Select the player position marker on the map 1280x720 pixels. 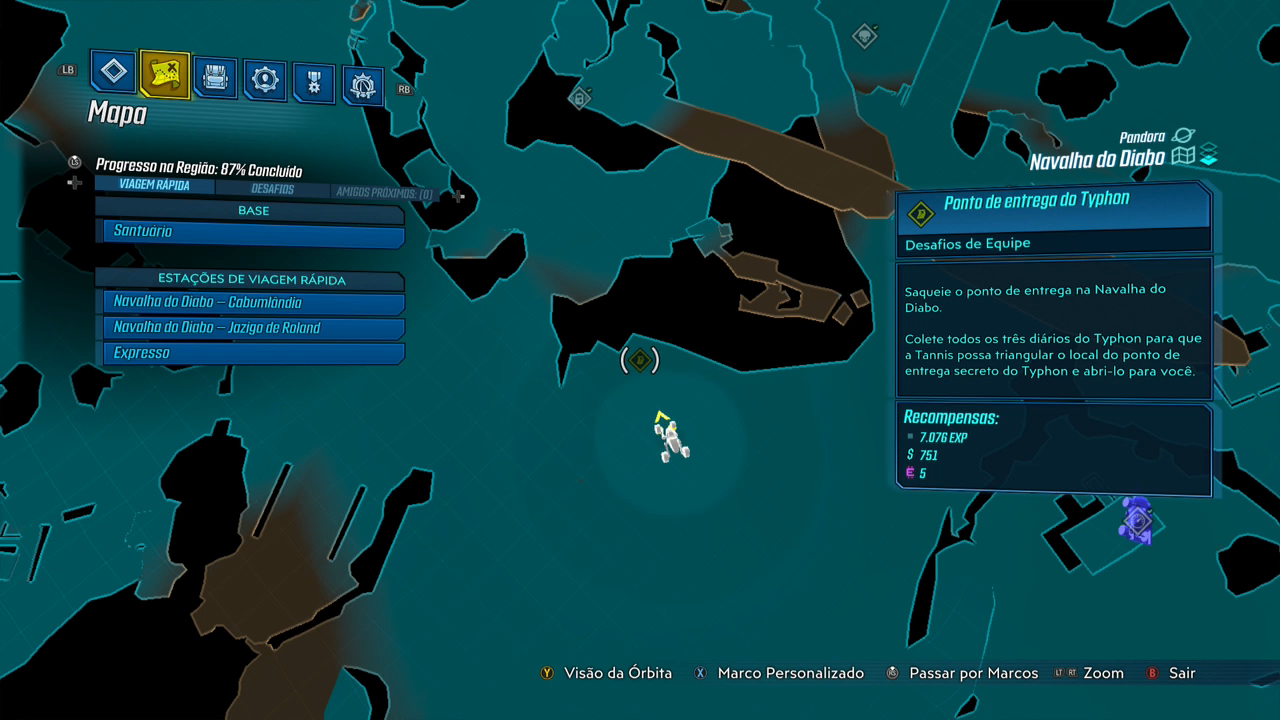click(x=668, y=437)
